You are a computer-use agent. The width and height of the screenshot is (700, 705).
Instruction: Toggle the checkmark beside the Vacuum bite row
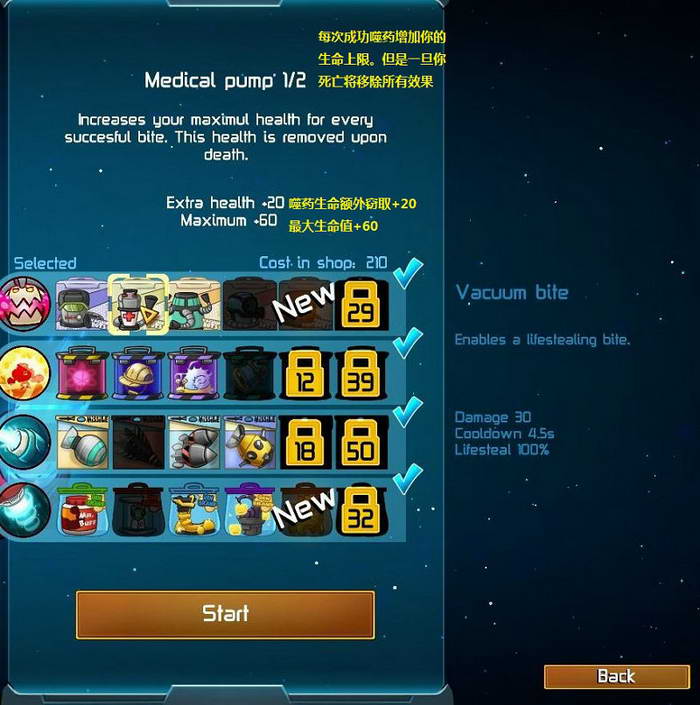(407, 273)
